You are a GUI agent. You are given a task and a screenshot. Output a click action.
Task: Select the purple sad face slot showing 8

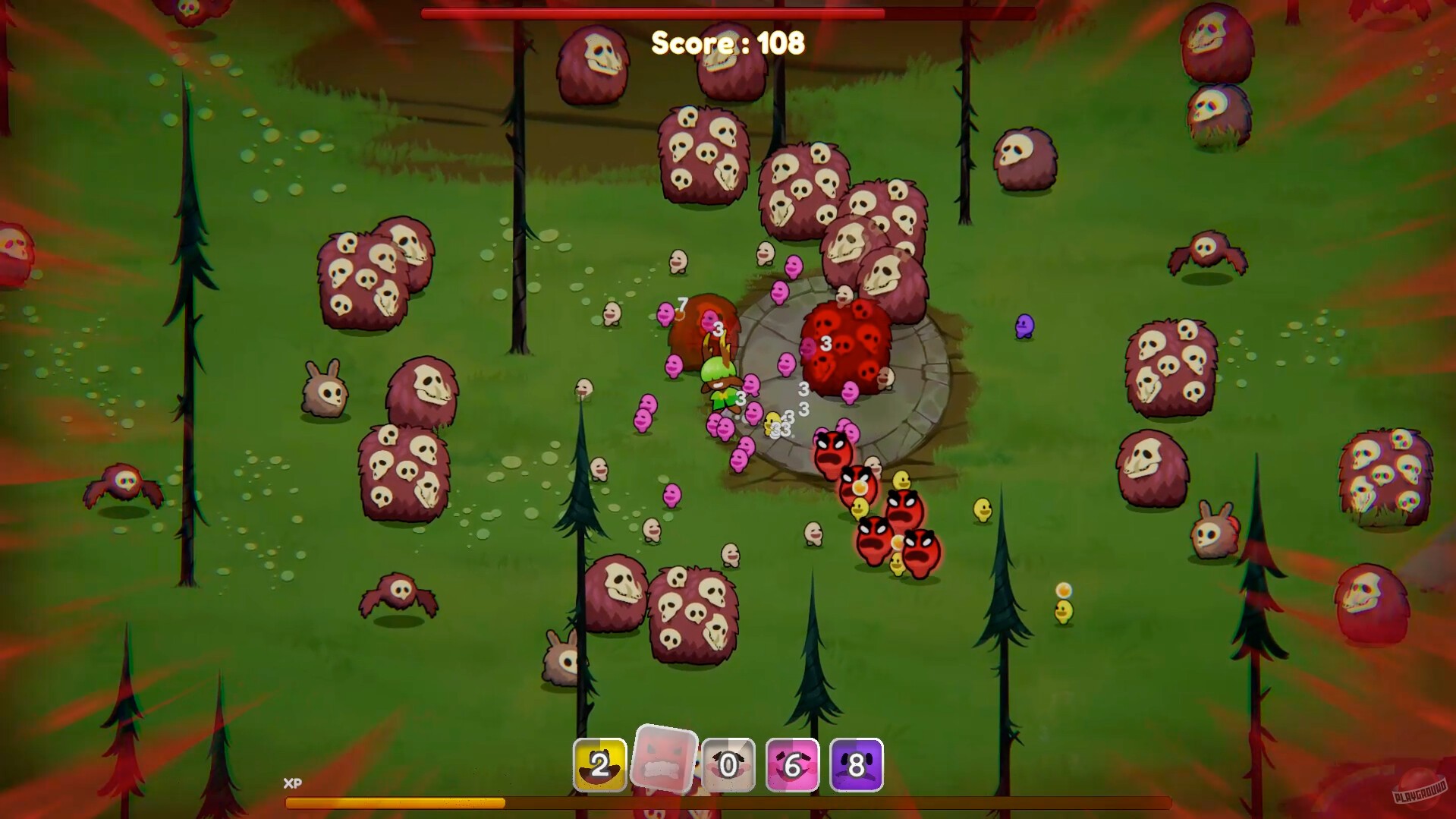(x=857, y=766)
